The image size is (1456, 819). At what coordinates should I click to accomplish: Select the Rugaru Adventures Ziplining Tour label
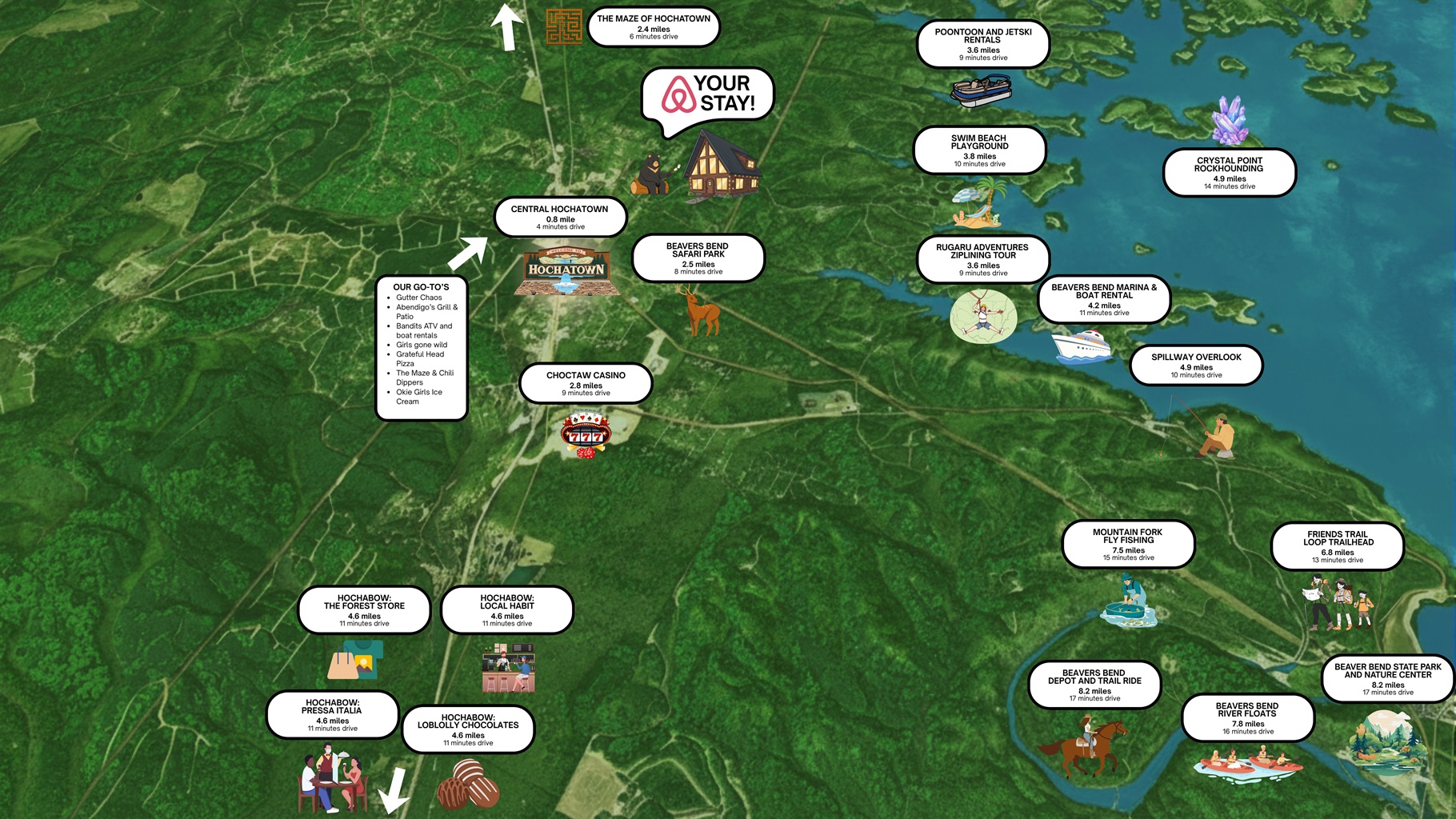[982, 259]
